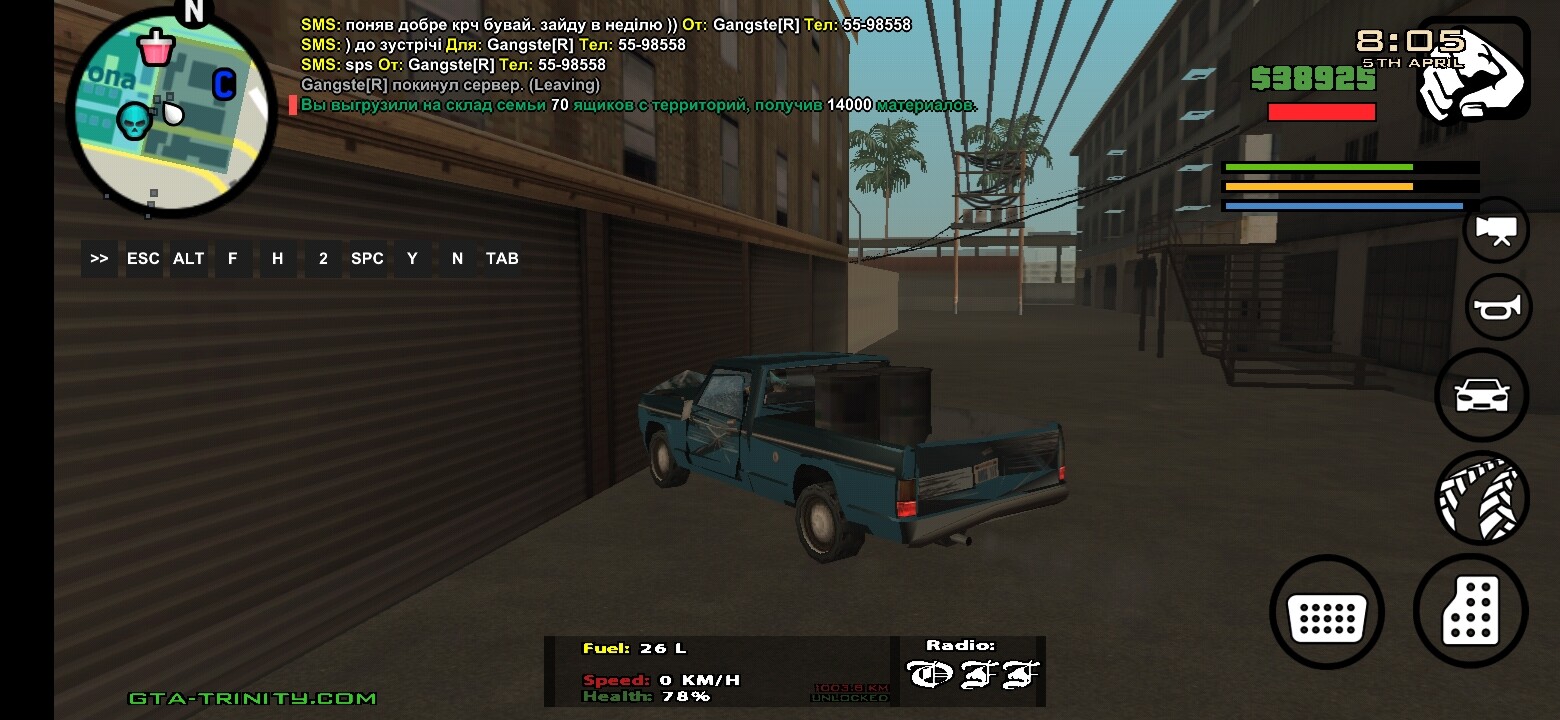This screenshot has width=1560, height=720.
Task: Tap the ESC key button
Action: click(x=143, y=258)
